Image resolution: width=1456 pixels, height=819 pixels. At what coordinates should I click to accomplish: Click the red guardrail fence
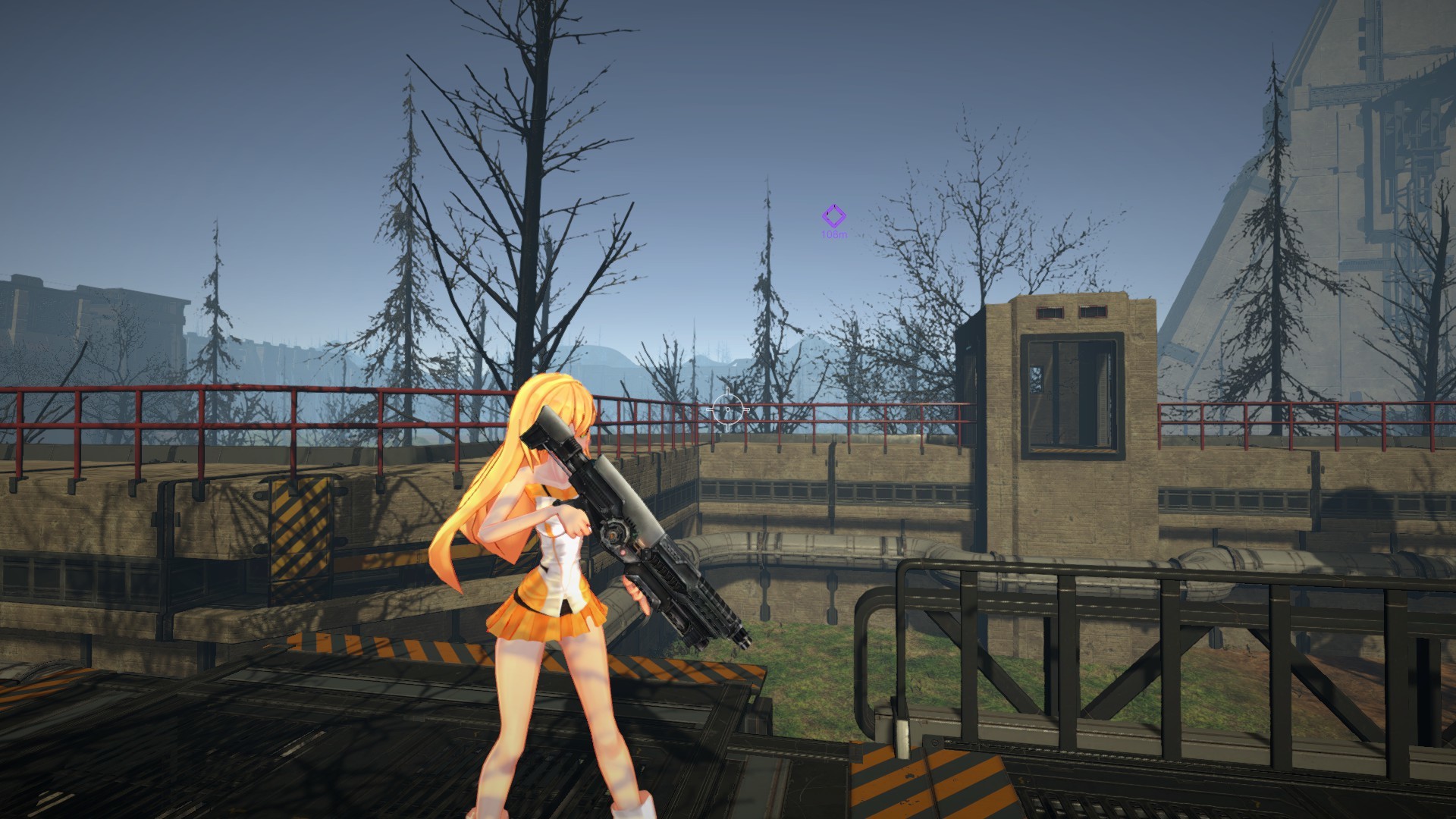click(227, 409)
